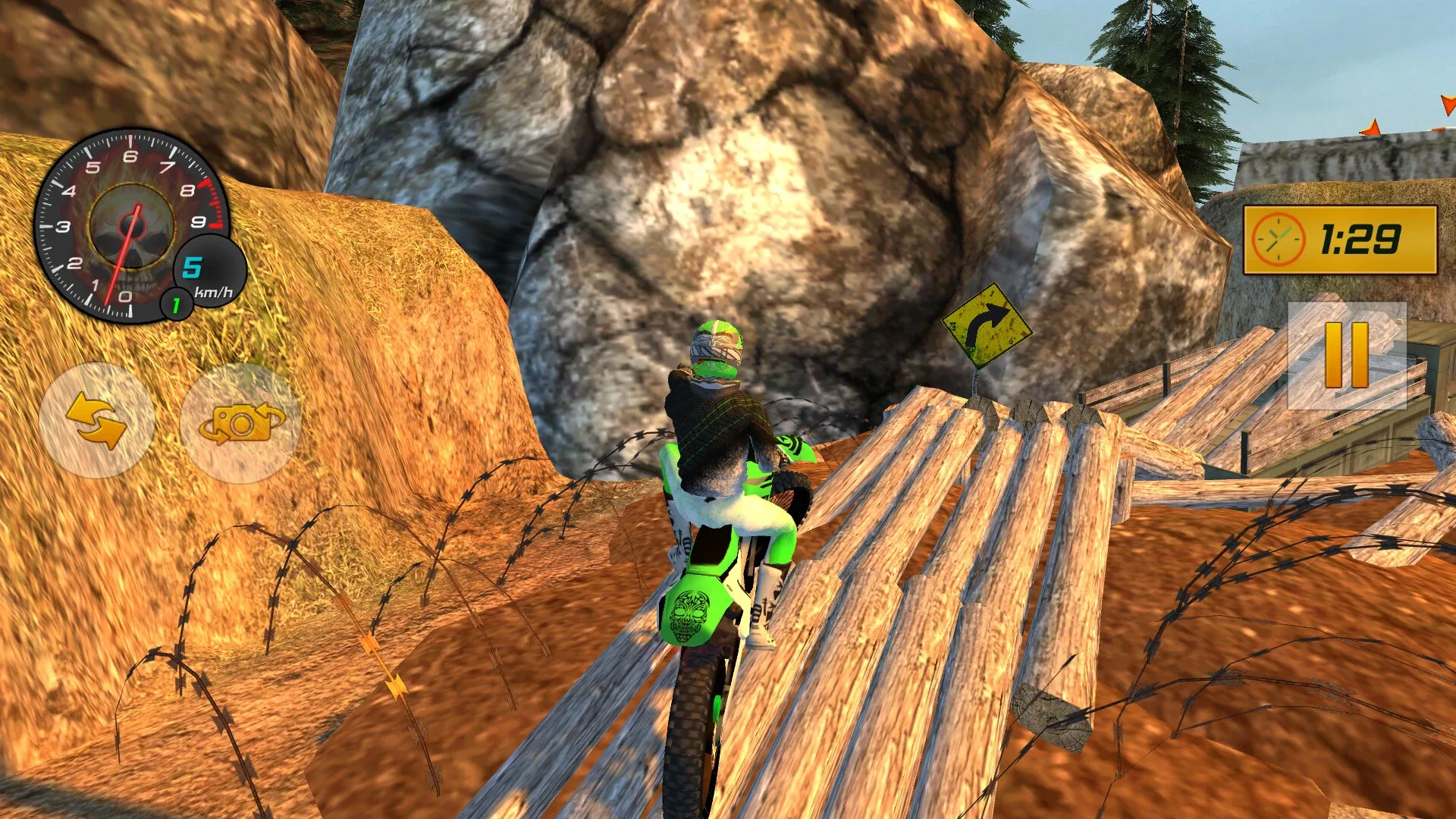Click the HUD gauge in the top-left corner
This screenshot has width=1456, height=819.
(130, 224)
